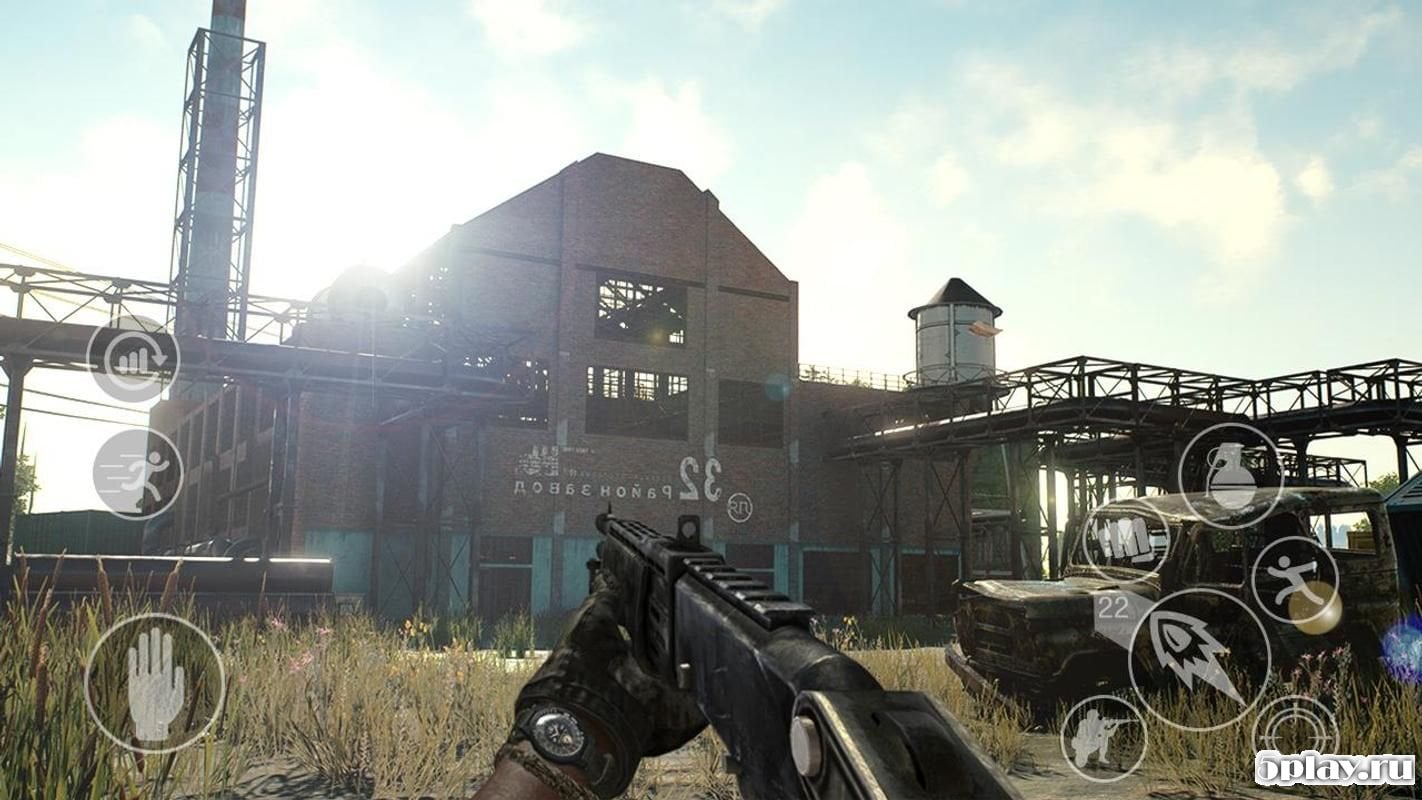This screenshot has height=800, width=1422.
Task: Toggle the crouching soldier stance button
Action: [1103, 738]
